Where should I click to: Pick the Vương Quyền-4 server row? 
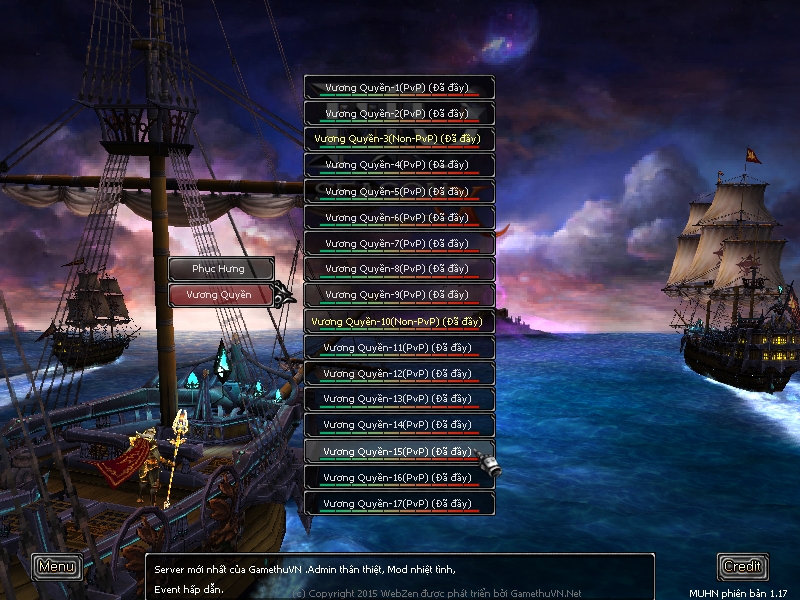tap(399, 166)
